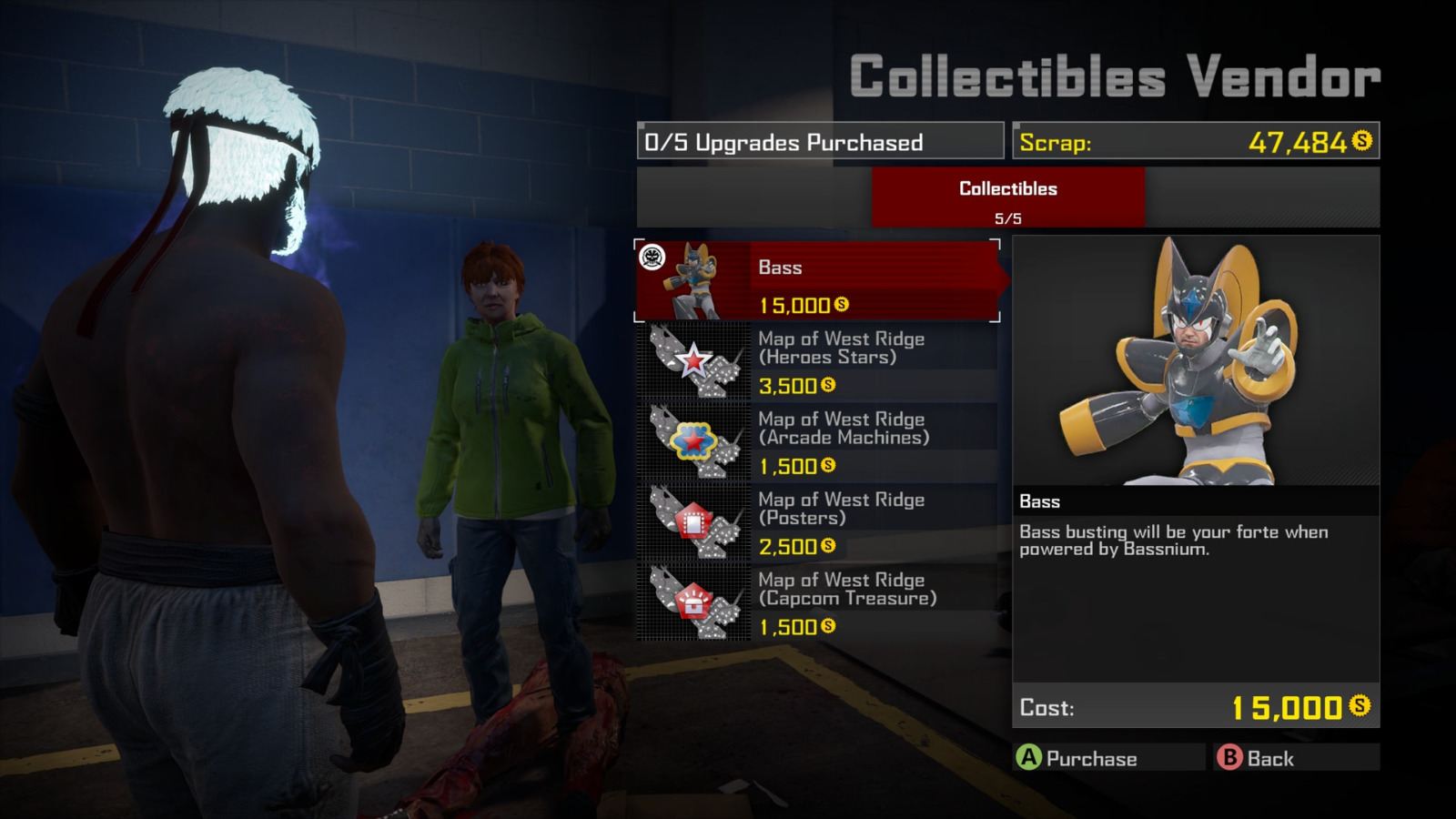Viewport: 1456px width, 819px height.
Task: Click the Posters map red poster icon
Action: [696, 521]
